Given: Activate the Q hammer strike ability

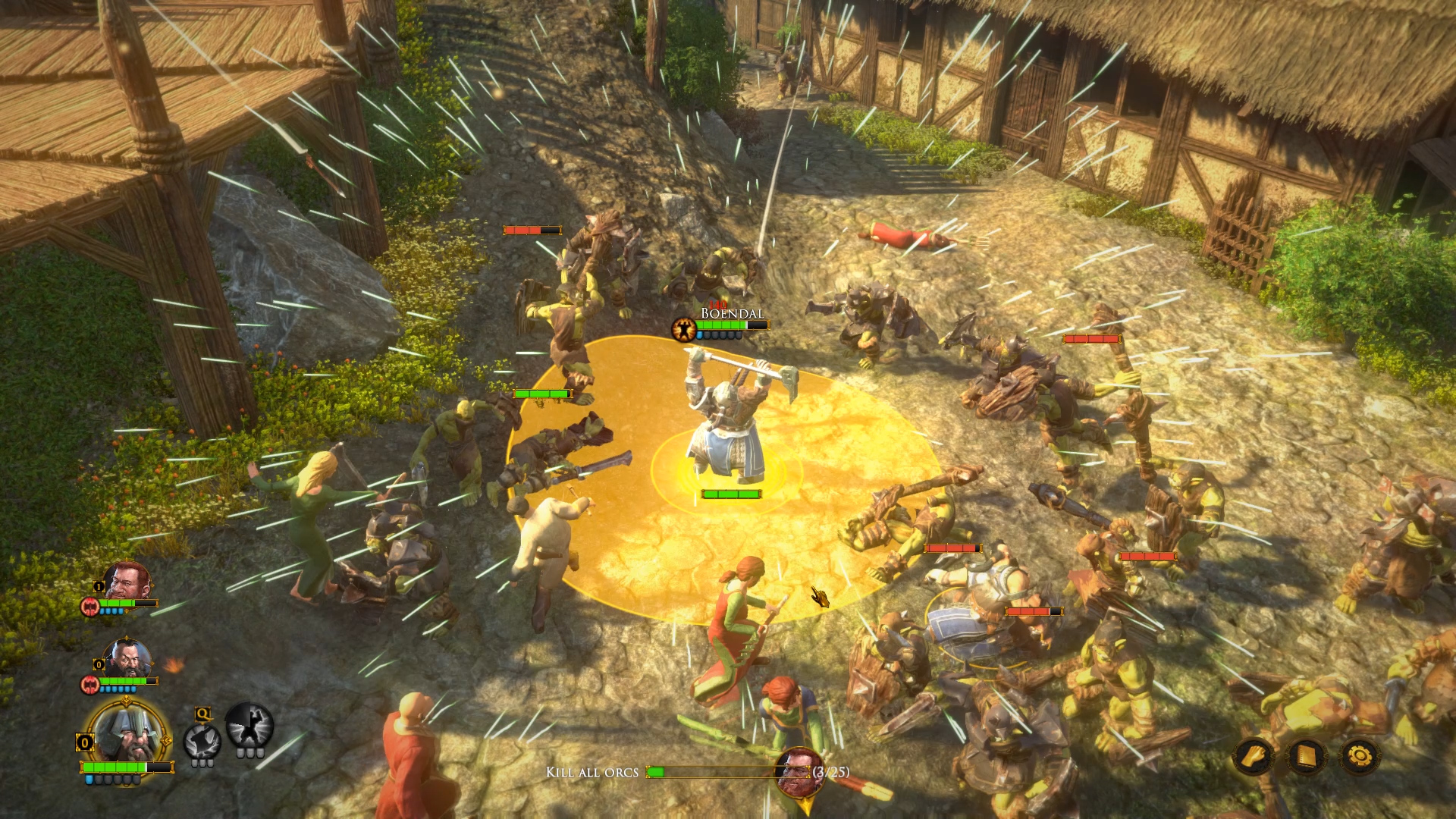Looking at the screenshot, I should 202,742.
